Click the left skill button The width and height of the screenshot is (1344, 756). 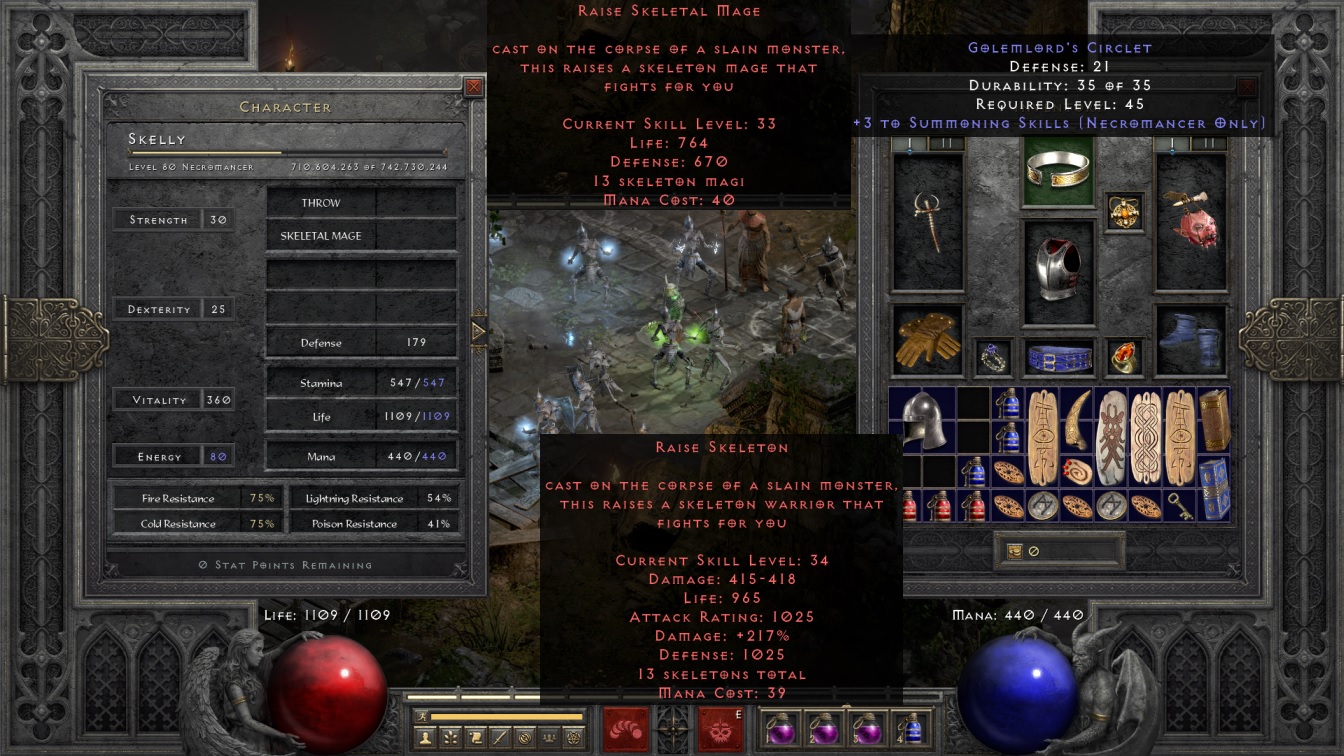tap(626, 729)
